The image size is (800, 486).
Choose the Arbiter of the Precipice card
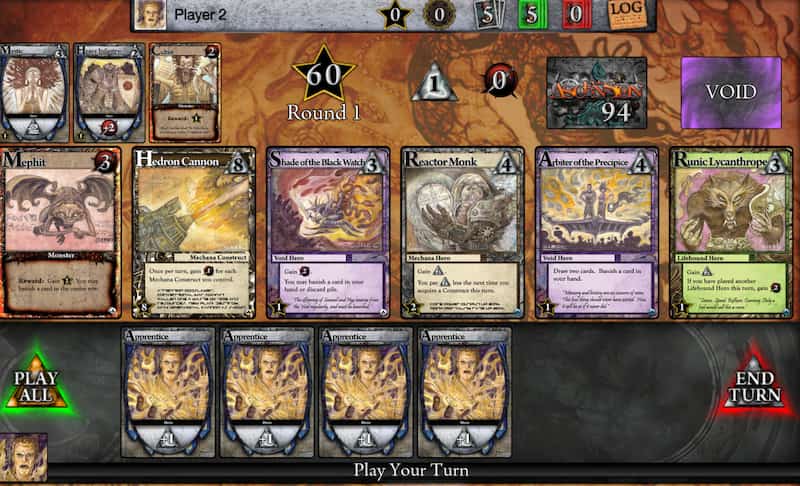597,232
